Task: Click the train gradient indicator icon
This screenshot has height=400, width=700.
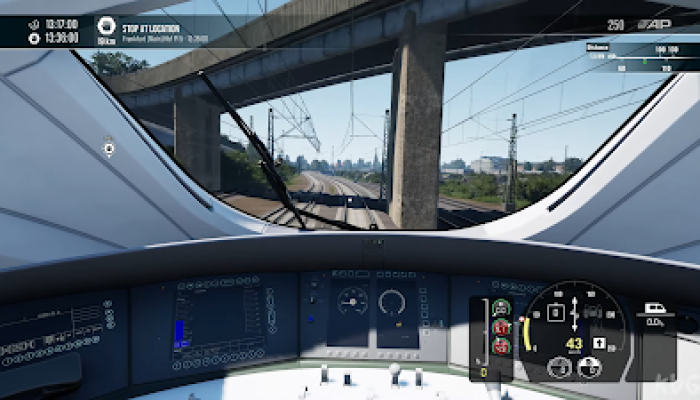Action: pyautogui.click(x=656, y=309)
